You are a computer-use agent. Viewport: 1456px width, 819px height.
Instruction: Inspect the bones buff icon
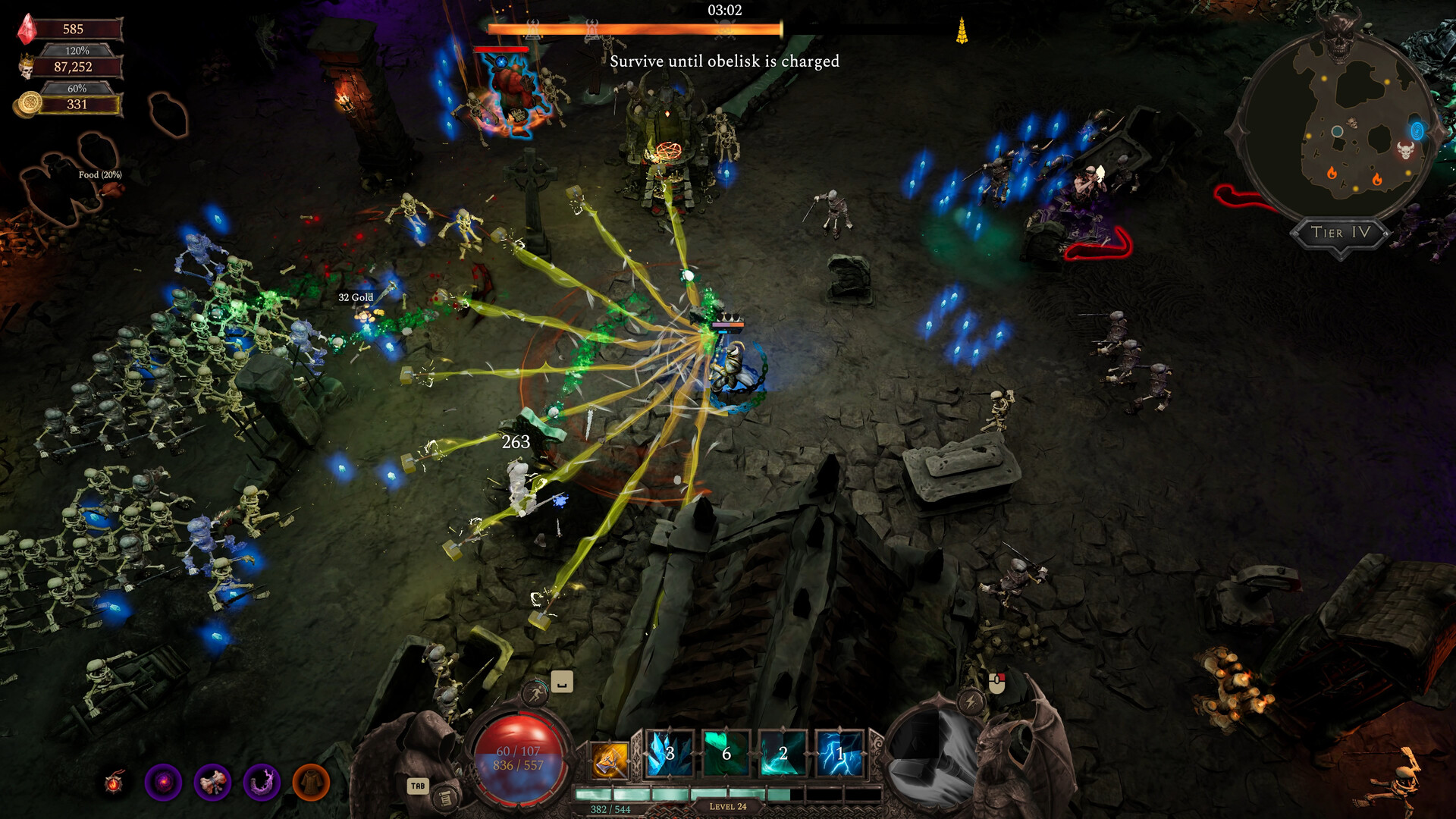coord(212,783)
